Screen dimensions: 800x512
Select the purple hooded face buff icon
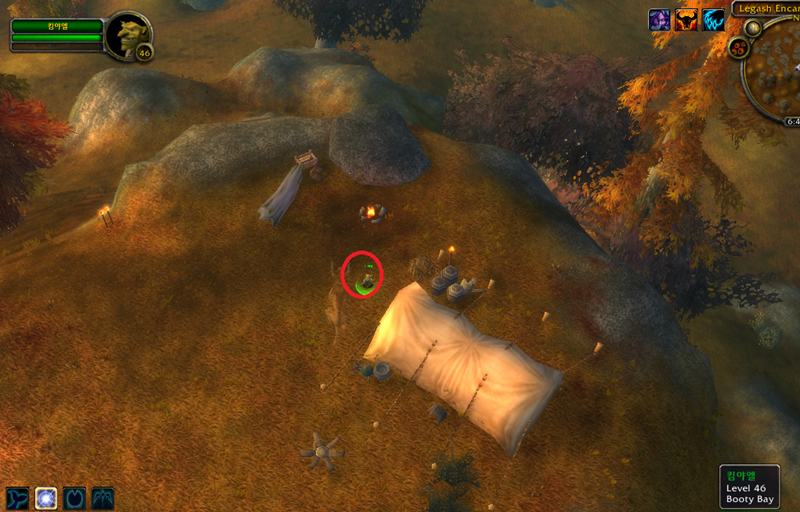[660, 20]
